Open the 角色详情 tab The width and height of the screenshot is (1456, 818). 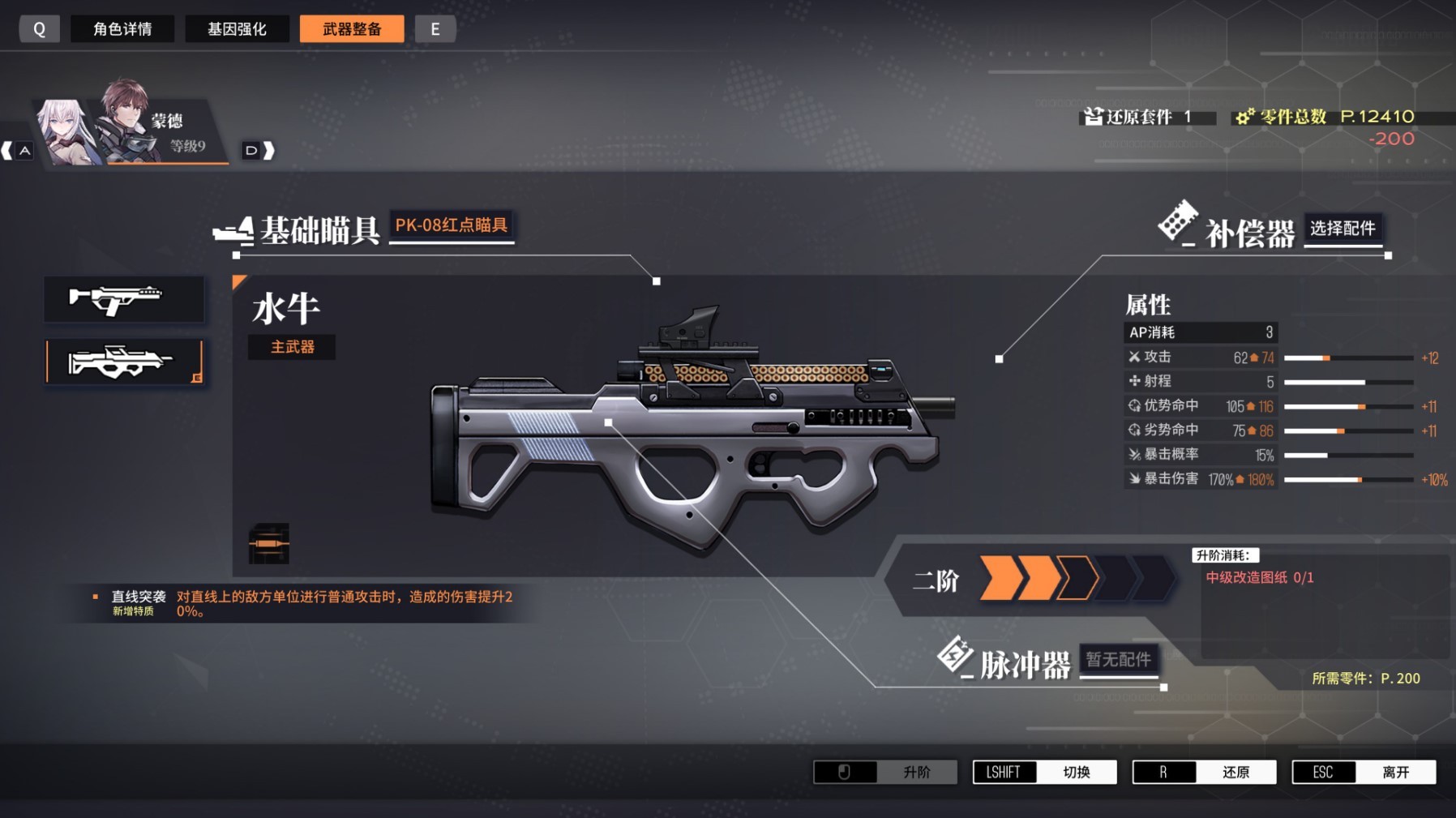tap(122, 29)
